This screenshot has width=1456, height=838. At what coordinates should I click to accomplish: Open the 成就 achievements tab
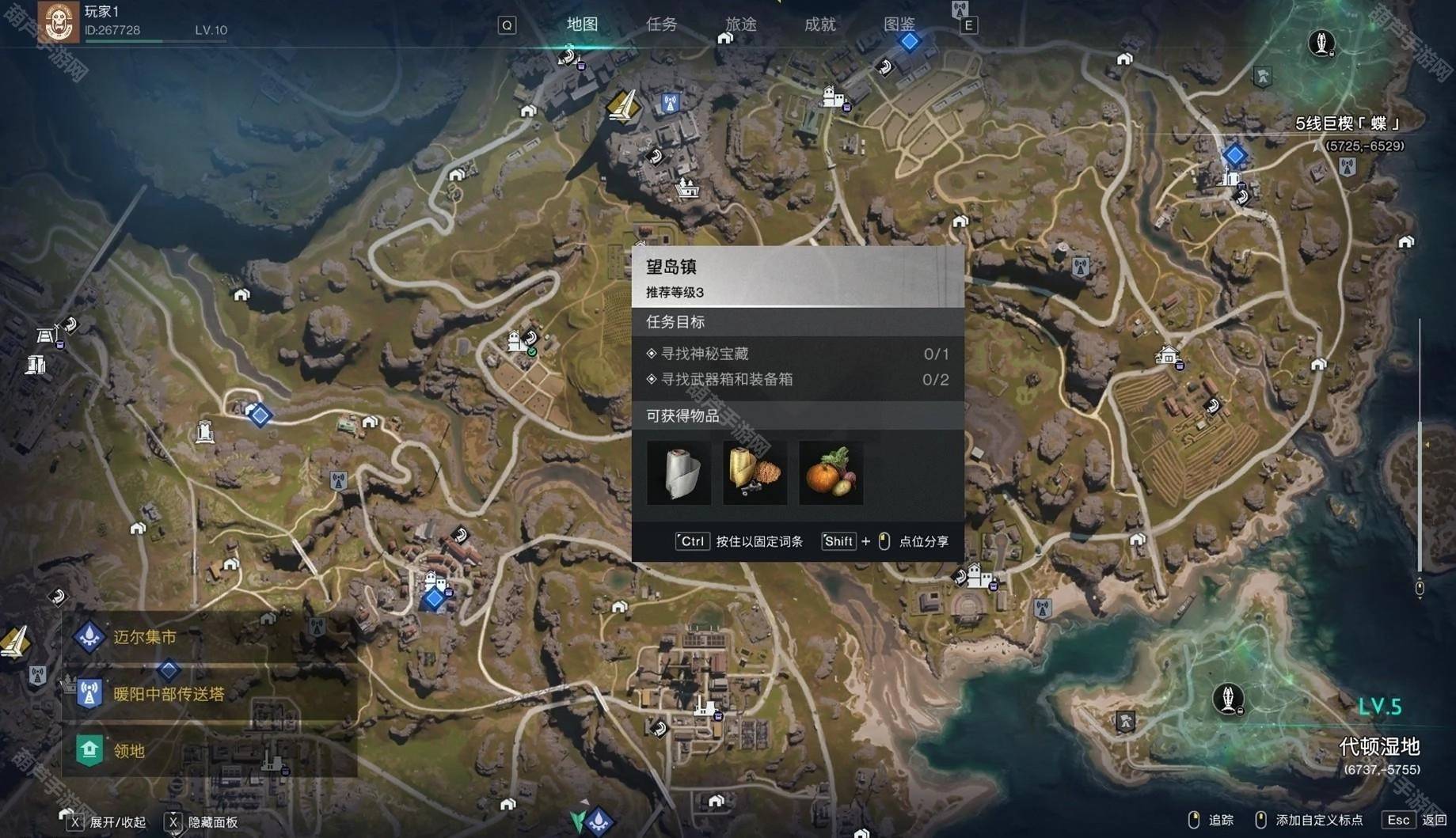[819, 25]
